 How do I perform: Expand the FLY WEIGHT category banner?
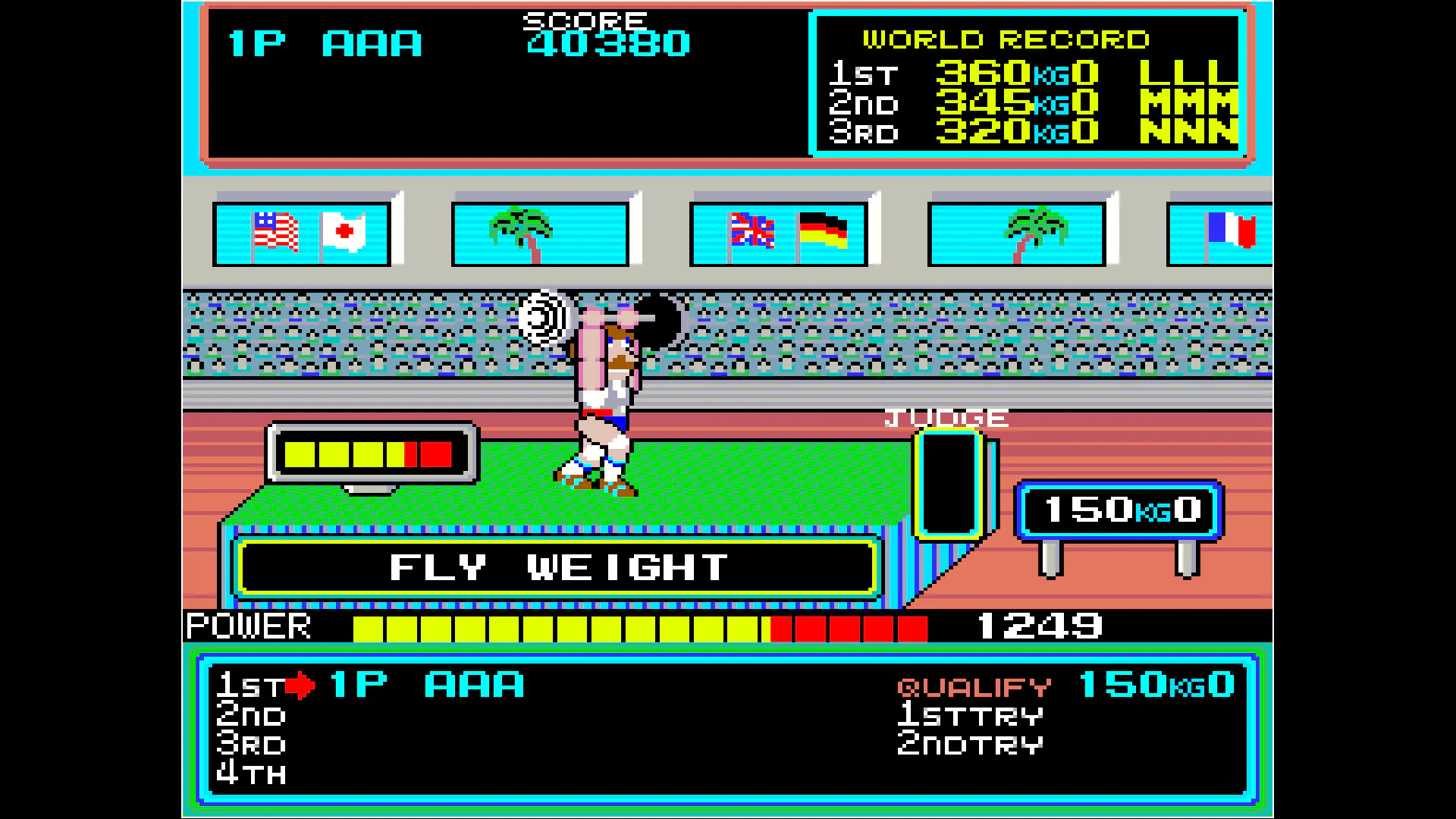[x=557, y=566]
